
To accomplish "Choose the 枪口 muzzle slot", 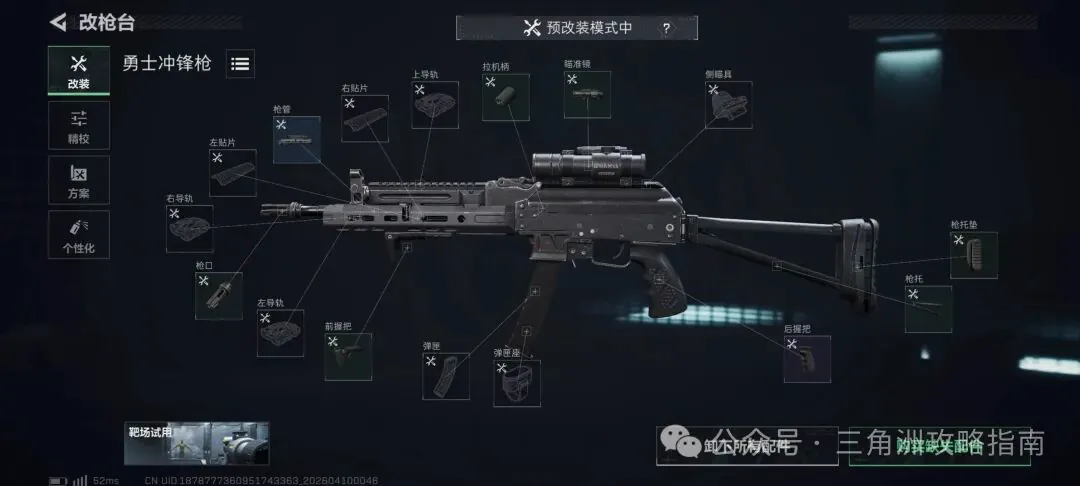I will 218,295.
